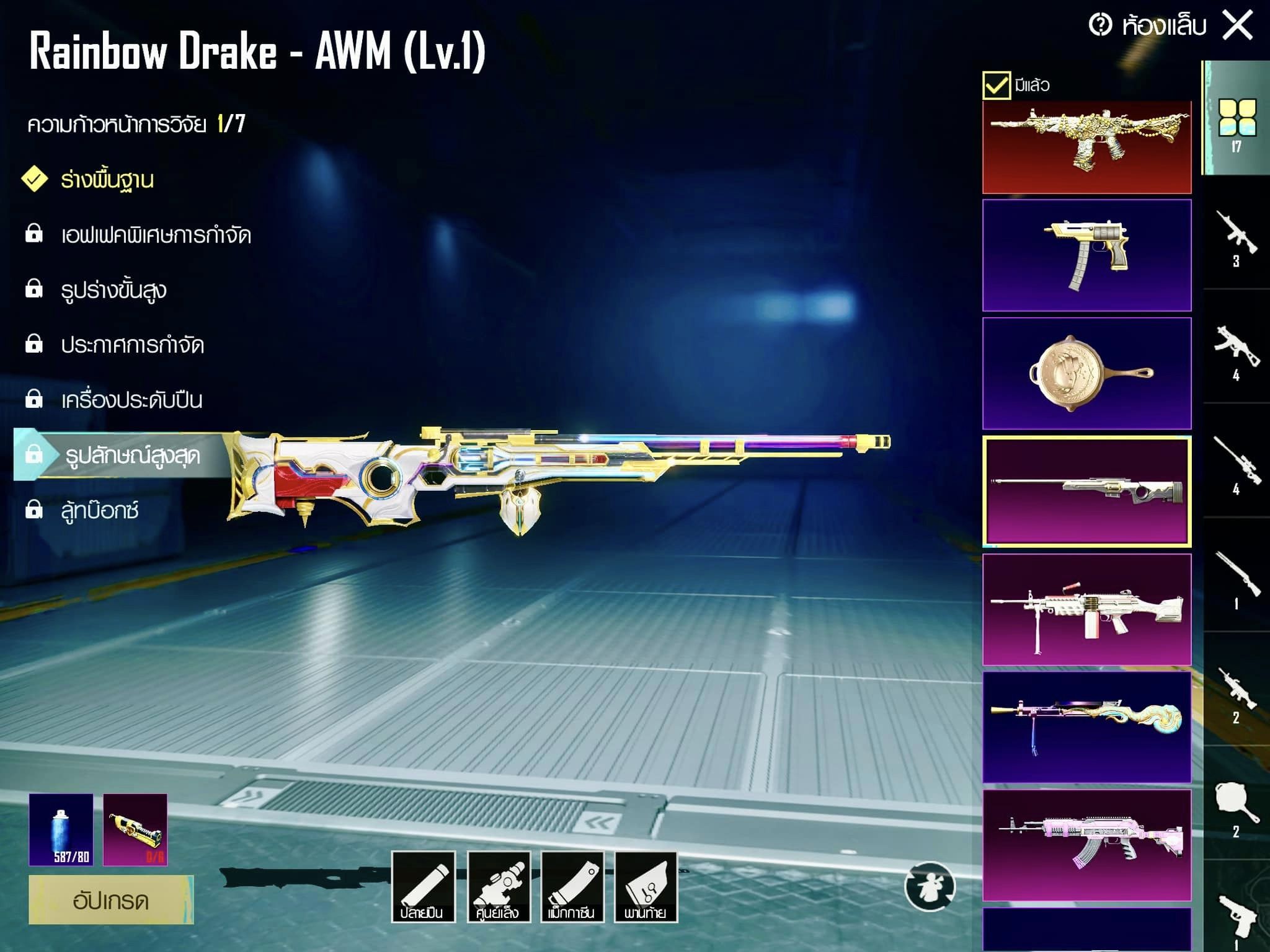Select เอฟเฟคพิเศษการกำจัด locked entry
Screen dimensions: 1270x952
tap(155, 235)
